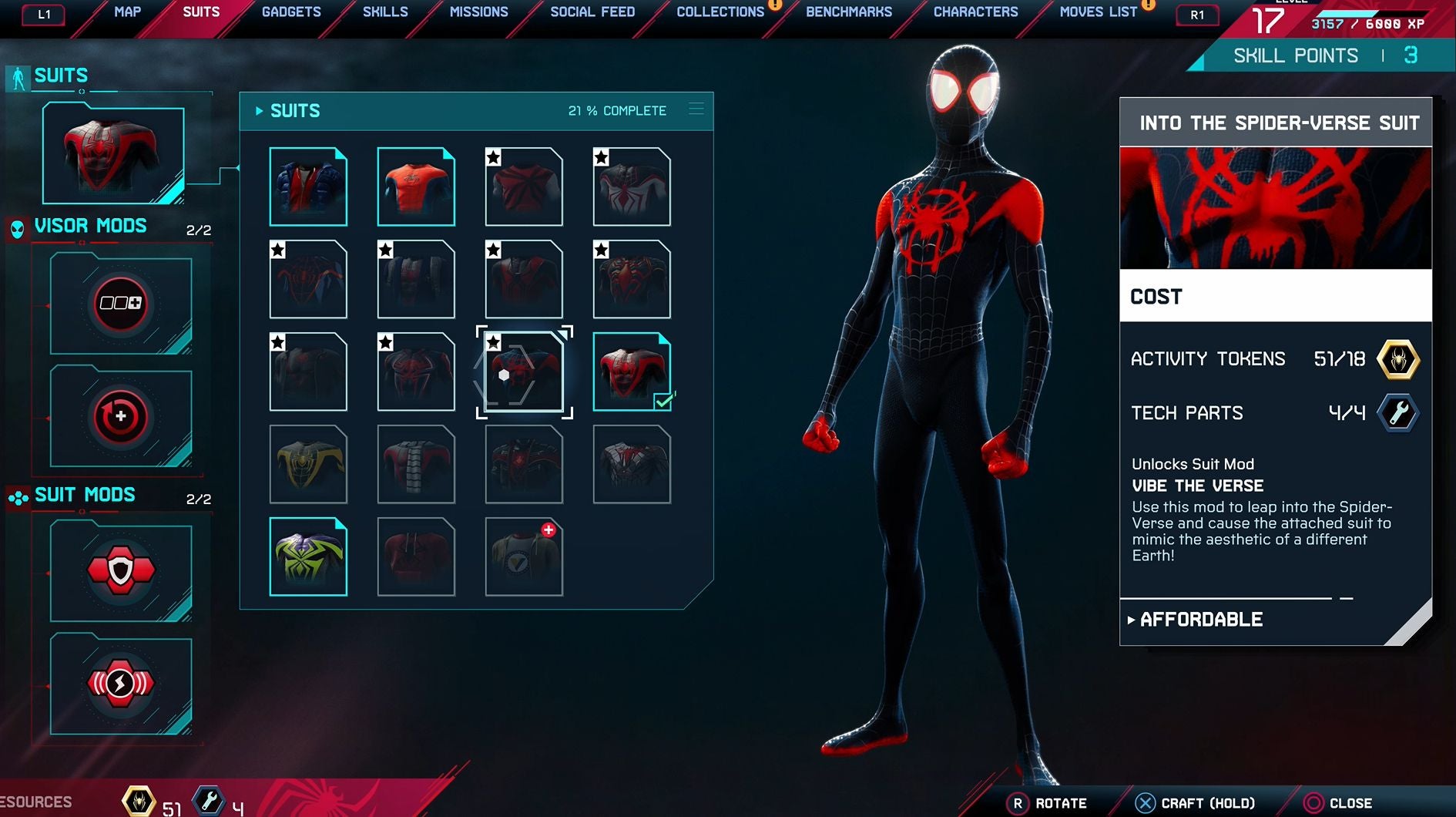This screenshot has width=1456, height=817.
Task: Choose the equipped suit with green checkmark
Action: pos(632,372)
